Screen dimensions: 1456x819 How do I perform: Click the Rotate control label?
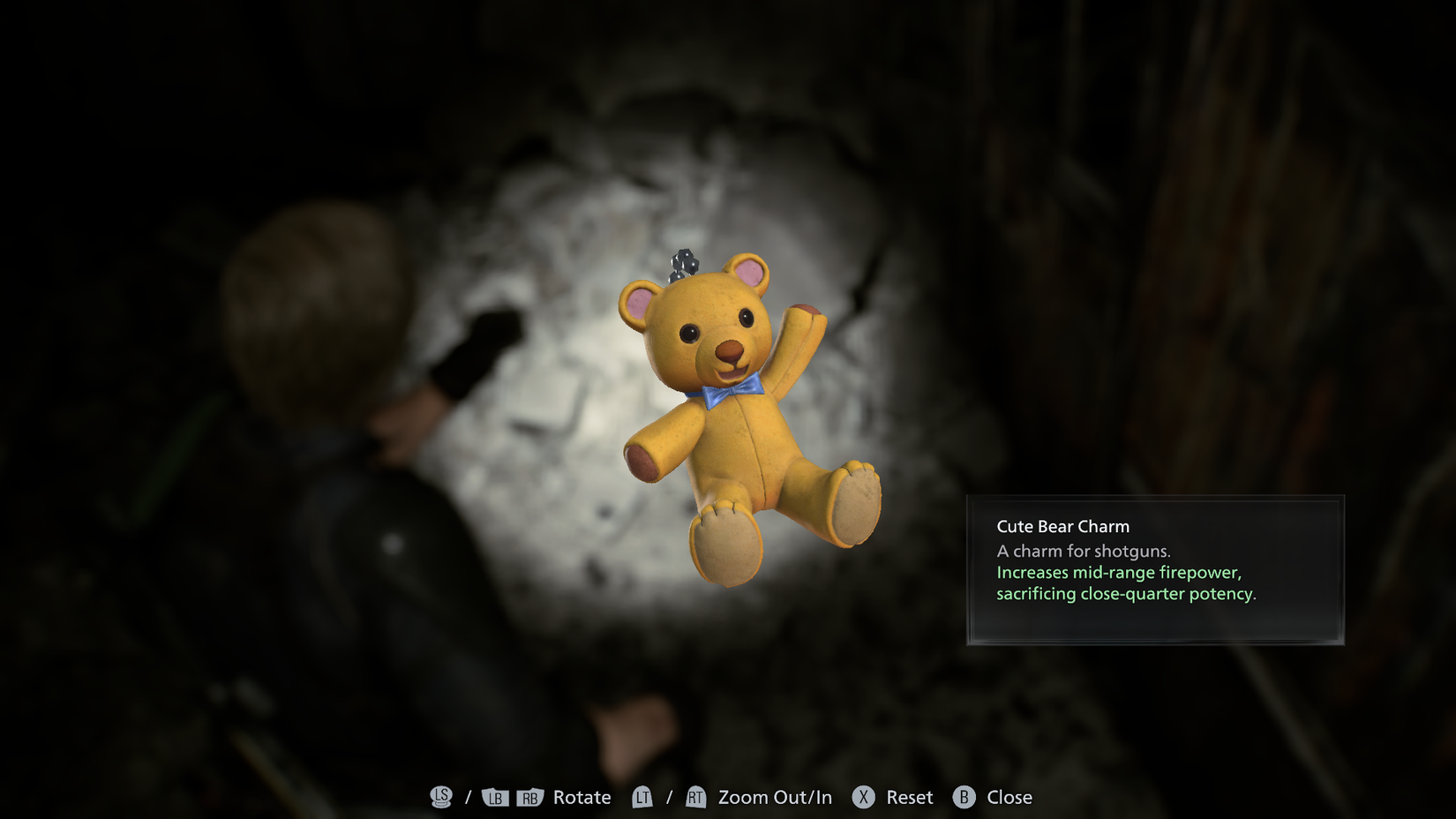(581, 797)
